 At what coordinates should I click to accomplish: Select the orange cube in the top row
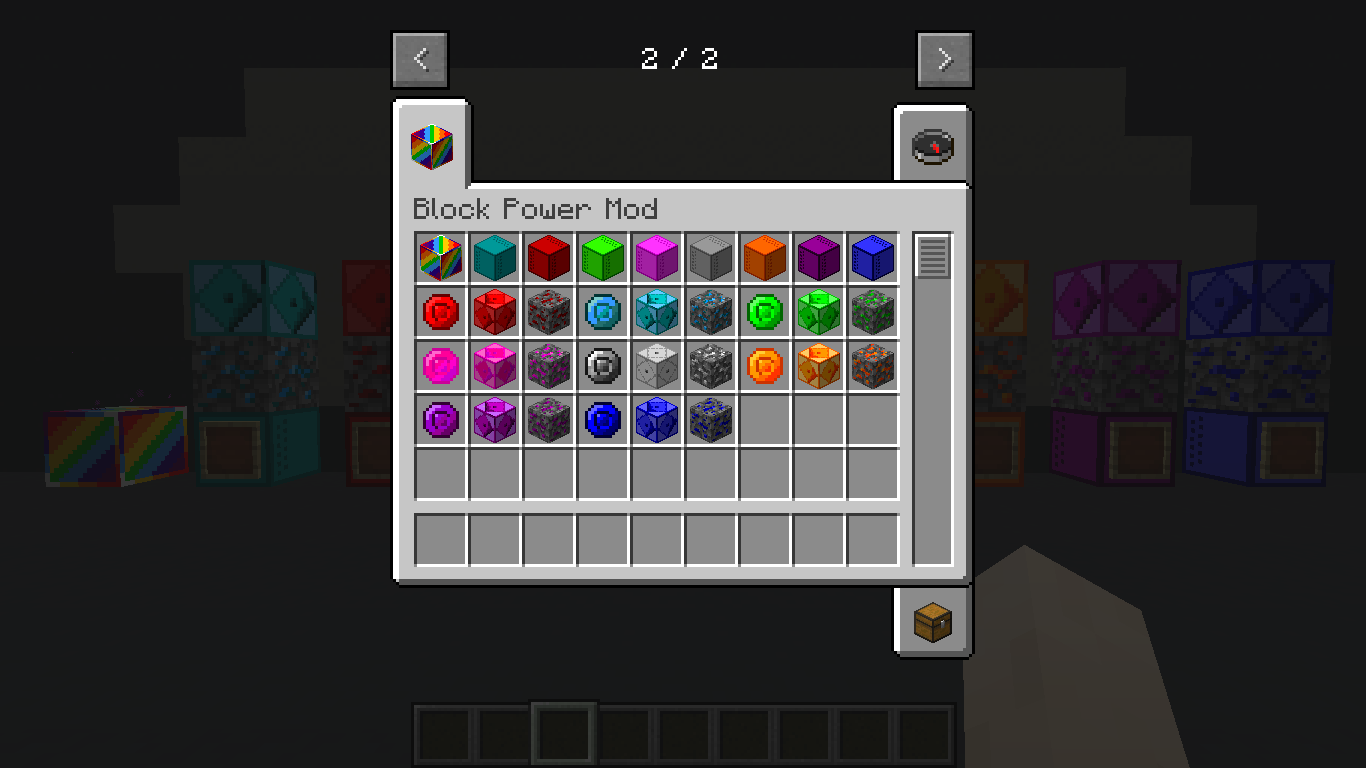tap(765, 257)
